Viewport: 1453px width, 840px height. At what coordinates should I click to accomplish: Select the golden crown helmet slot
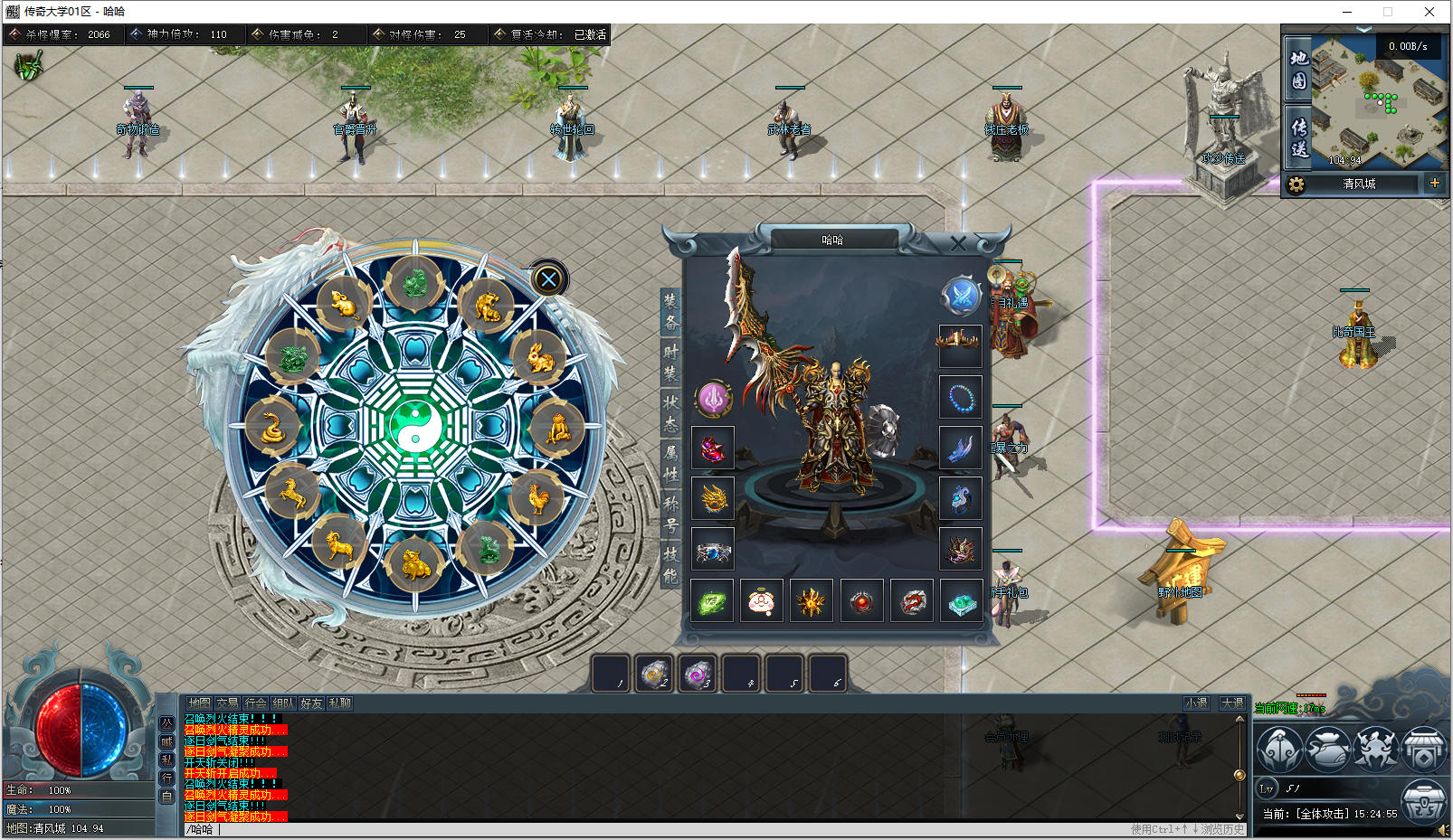coord(959,343)
